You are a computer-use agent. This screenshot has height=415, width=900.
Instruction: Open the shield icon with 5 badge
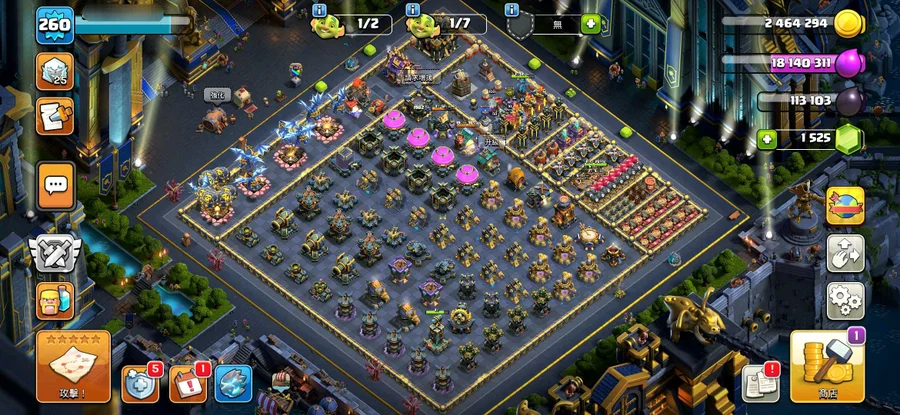pos(140,384)
